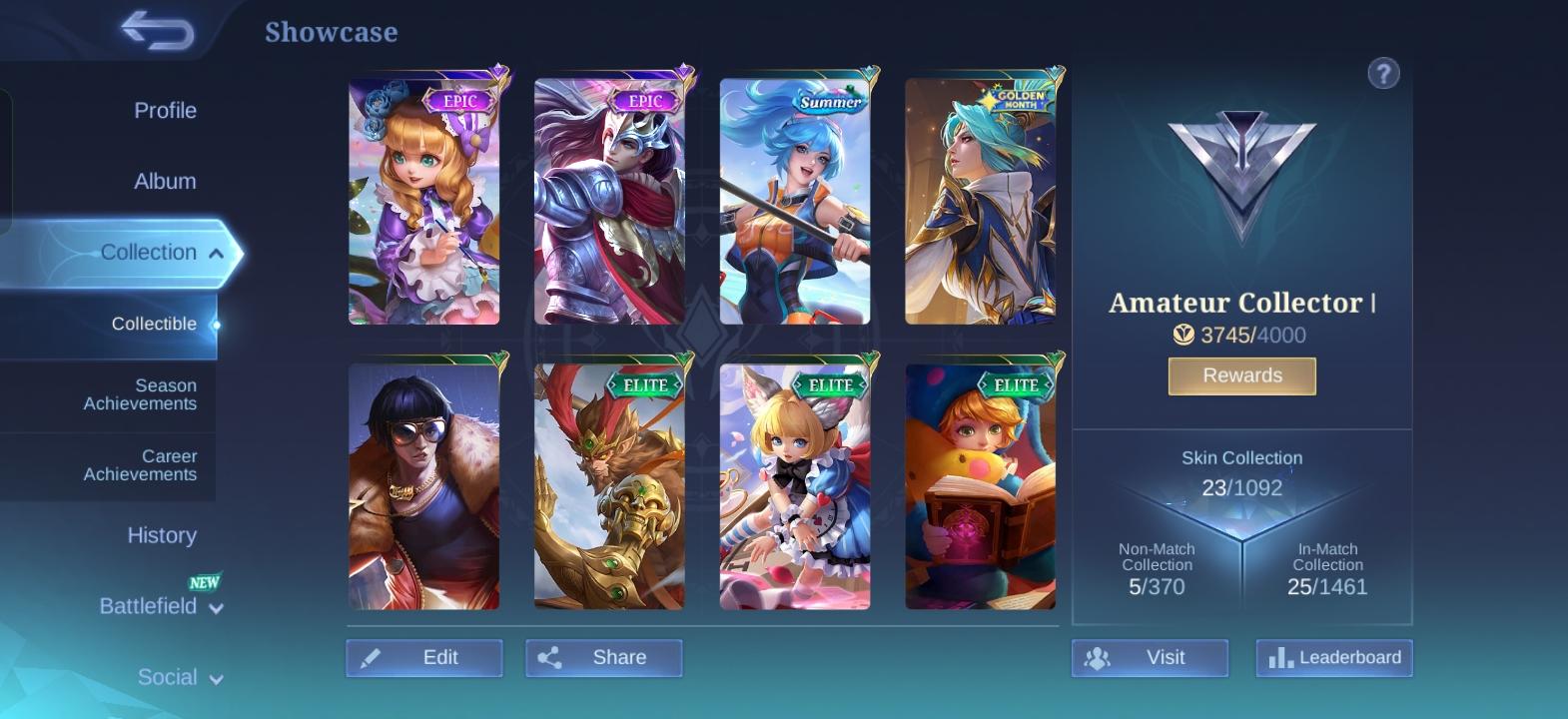Open Career Achievements

click(x=140, y=465)
